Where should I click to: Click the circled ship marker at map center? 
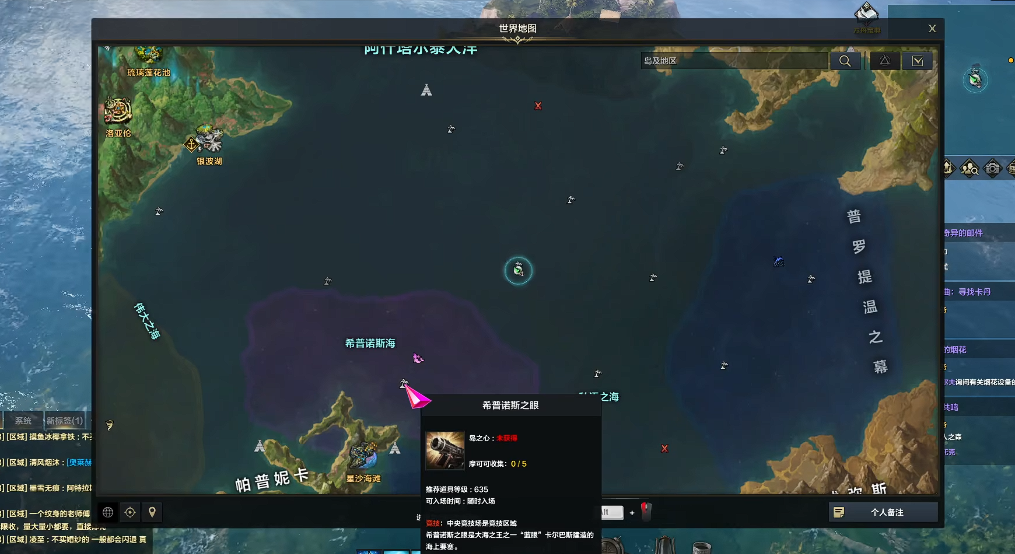[x=518, y=269]
